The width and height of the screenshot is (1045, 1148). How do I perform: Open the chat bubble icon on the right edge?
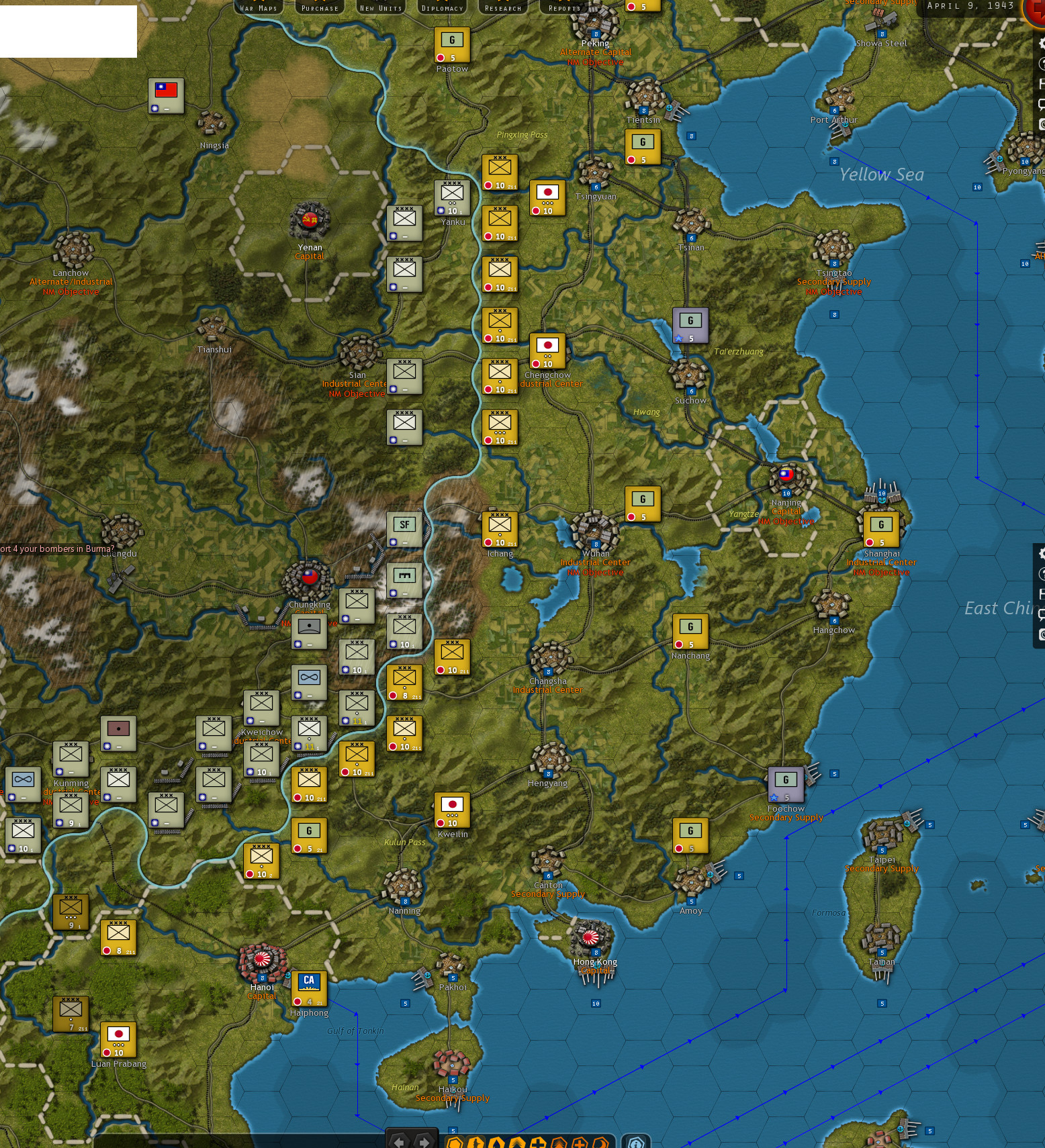[x=1040, y=613]
